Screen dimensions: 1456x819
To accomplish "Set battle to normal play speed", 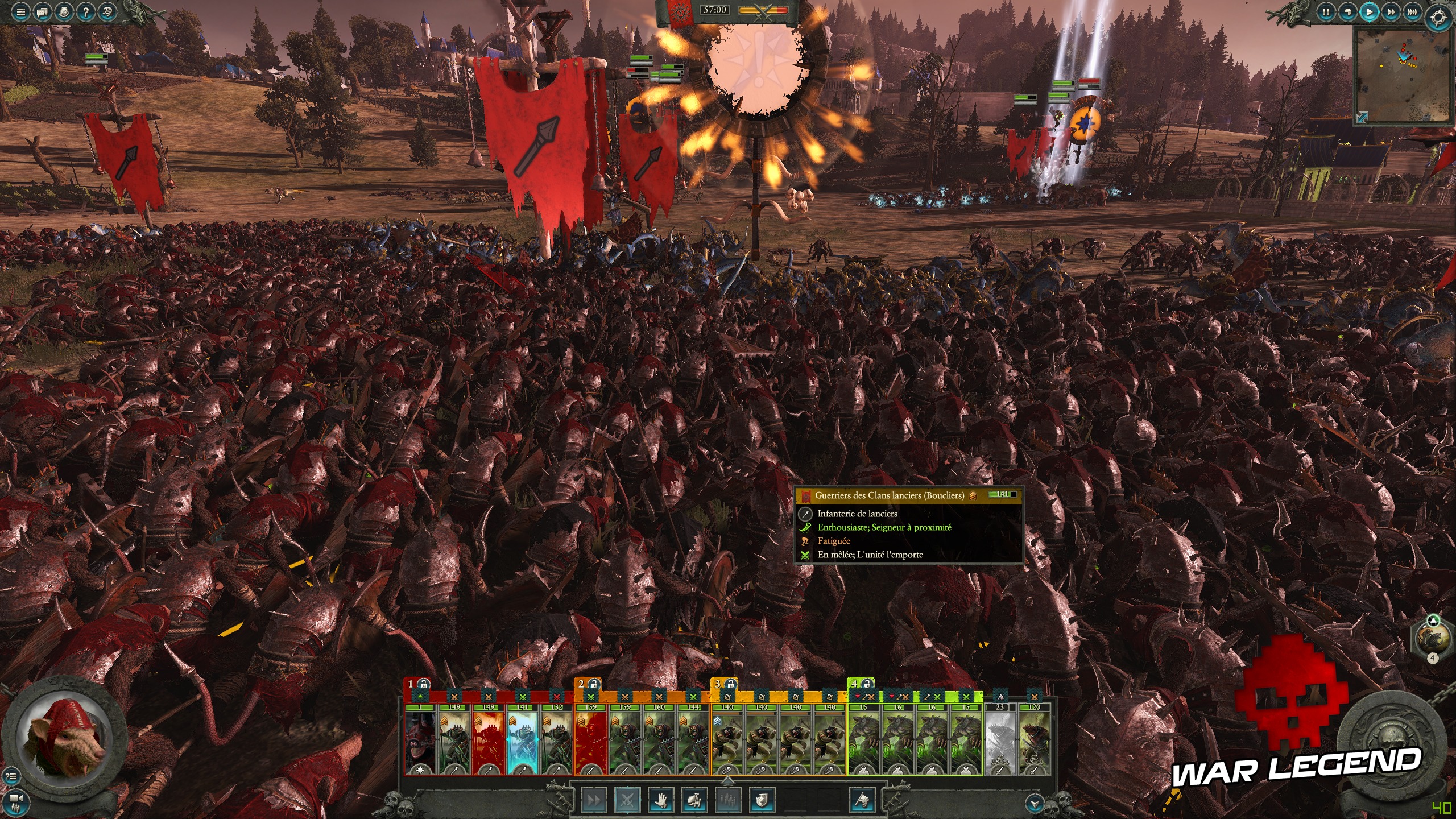I will [1369, 12].
